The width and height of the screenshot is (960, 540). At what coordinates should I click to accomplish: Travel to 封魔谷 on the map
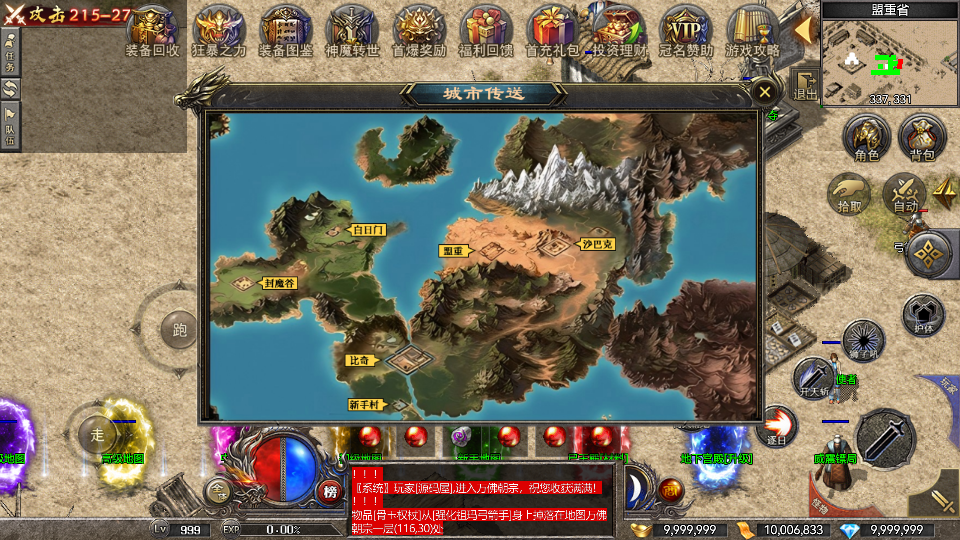[279, 283]
